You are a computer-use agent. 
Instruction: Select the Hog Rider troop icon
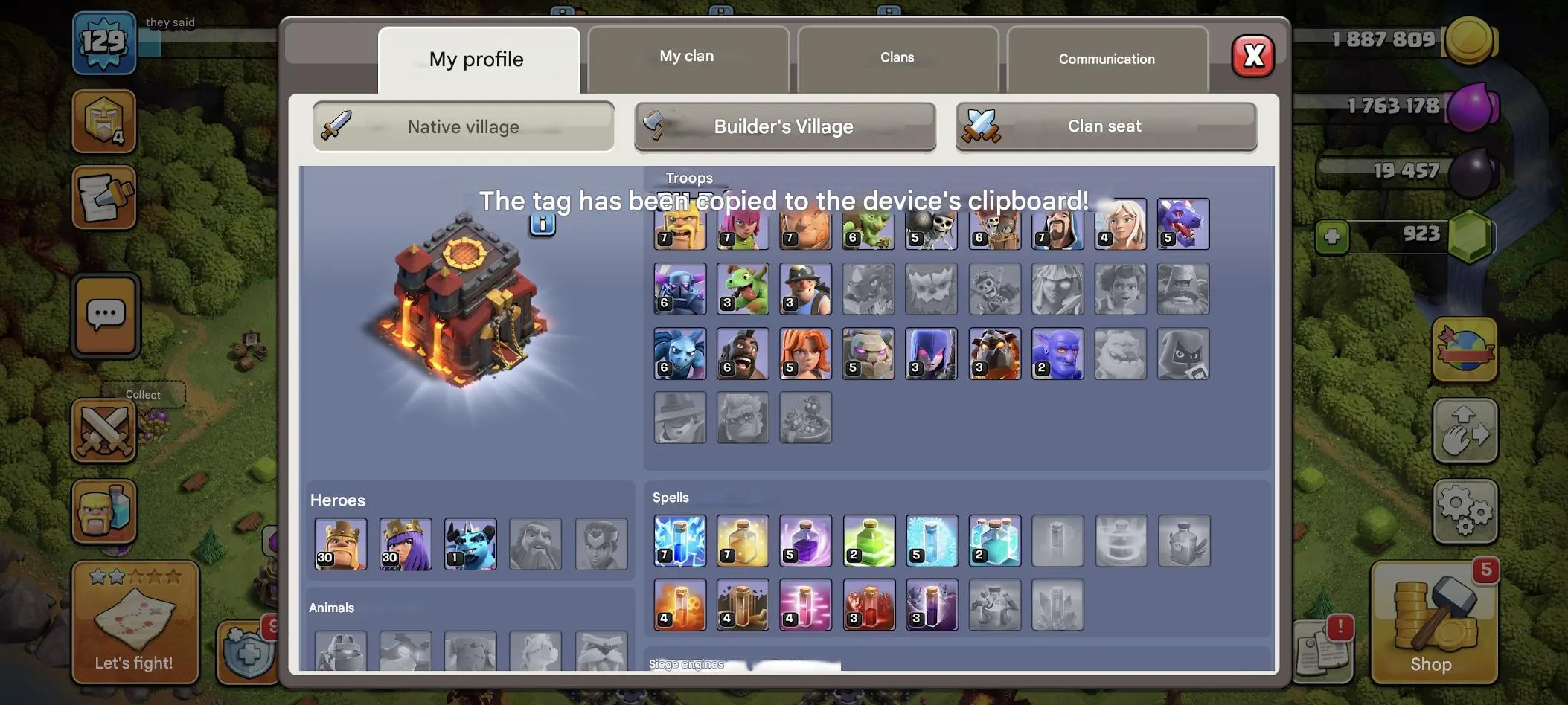point(742,354)
